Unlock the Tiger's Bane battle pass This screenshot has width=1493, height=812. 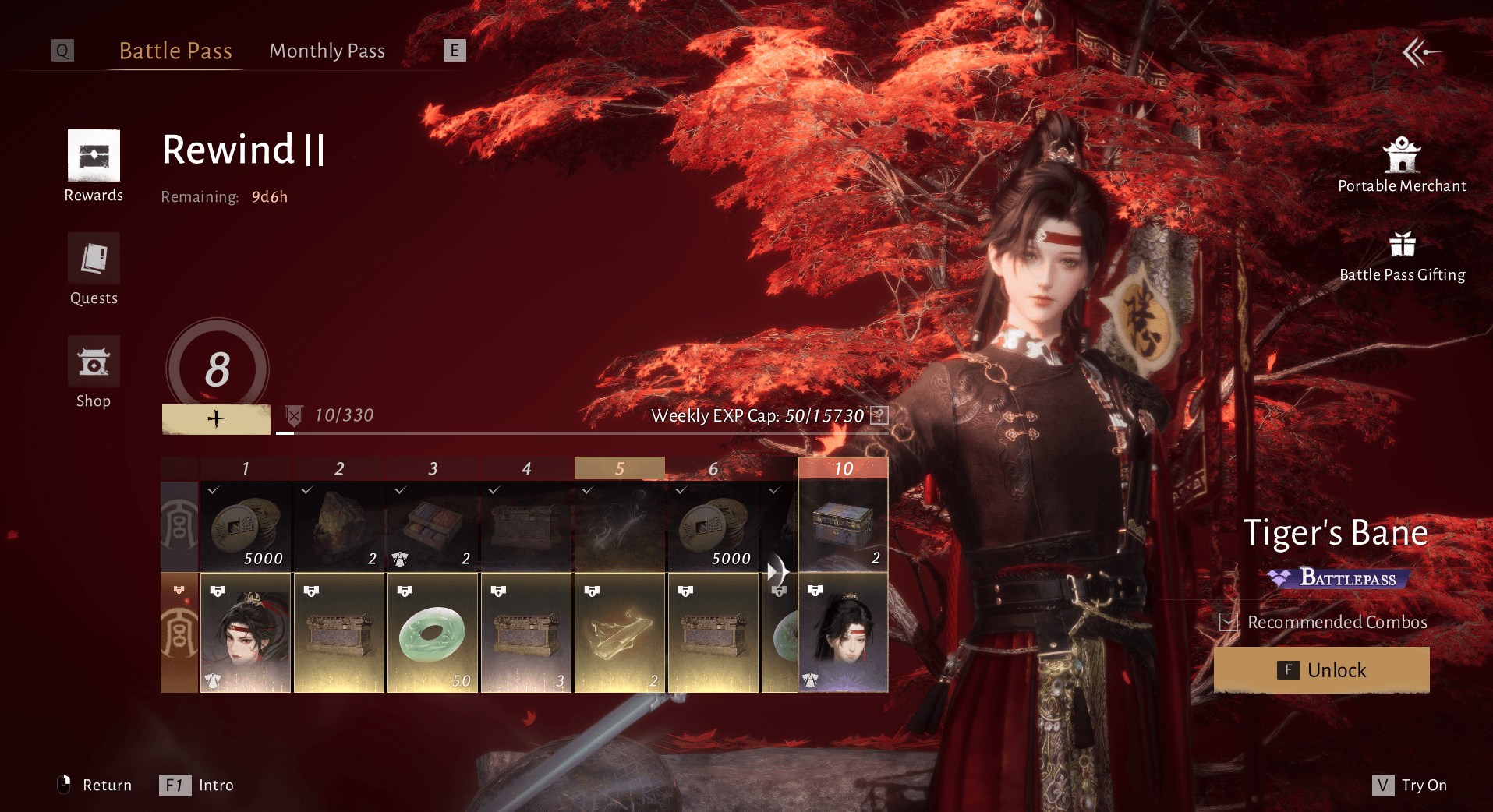(1321, 670)
